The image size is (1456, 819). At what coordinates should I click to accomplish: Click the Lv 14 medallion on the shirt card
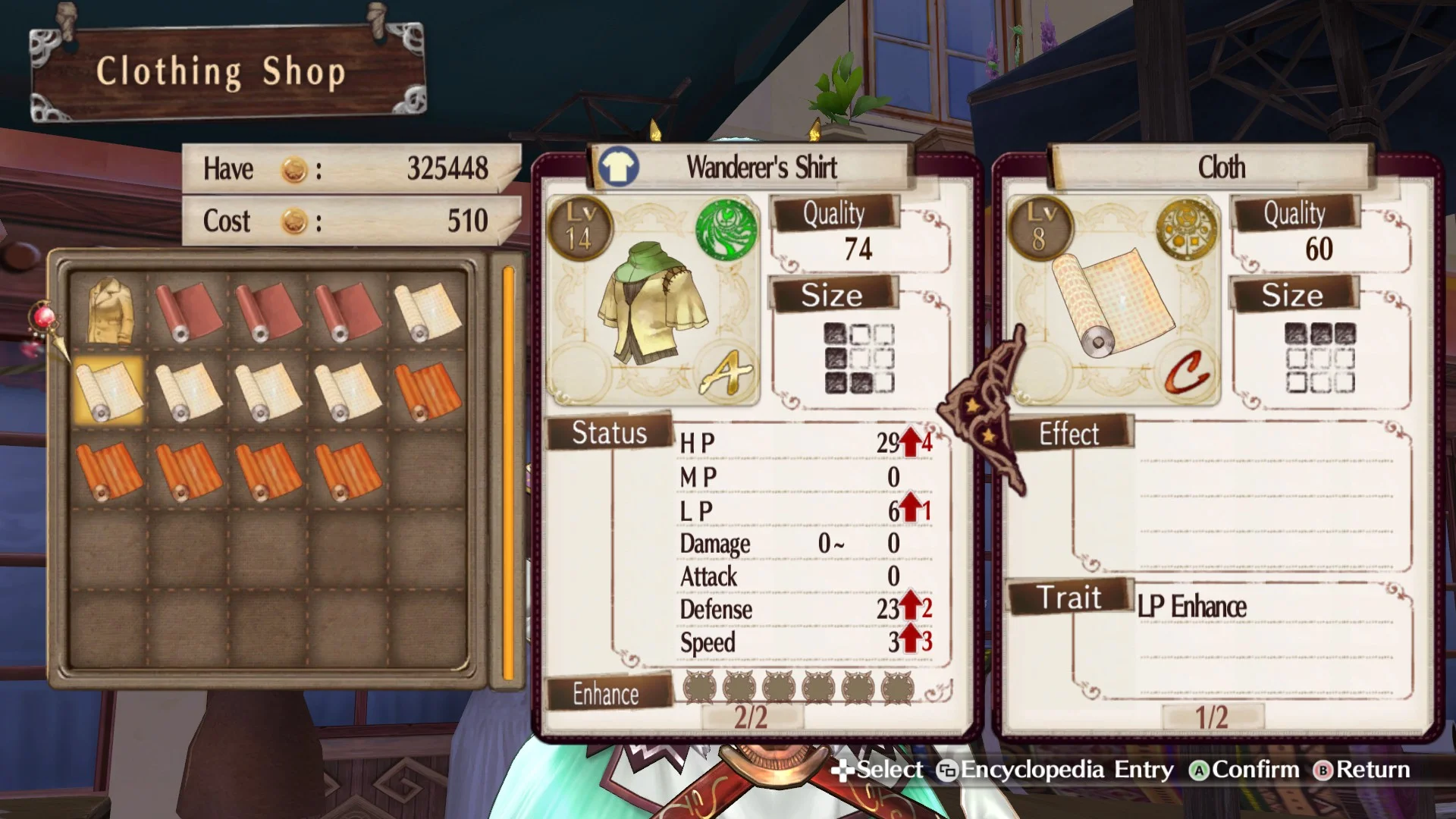click(x=581, y=227)
